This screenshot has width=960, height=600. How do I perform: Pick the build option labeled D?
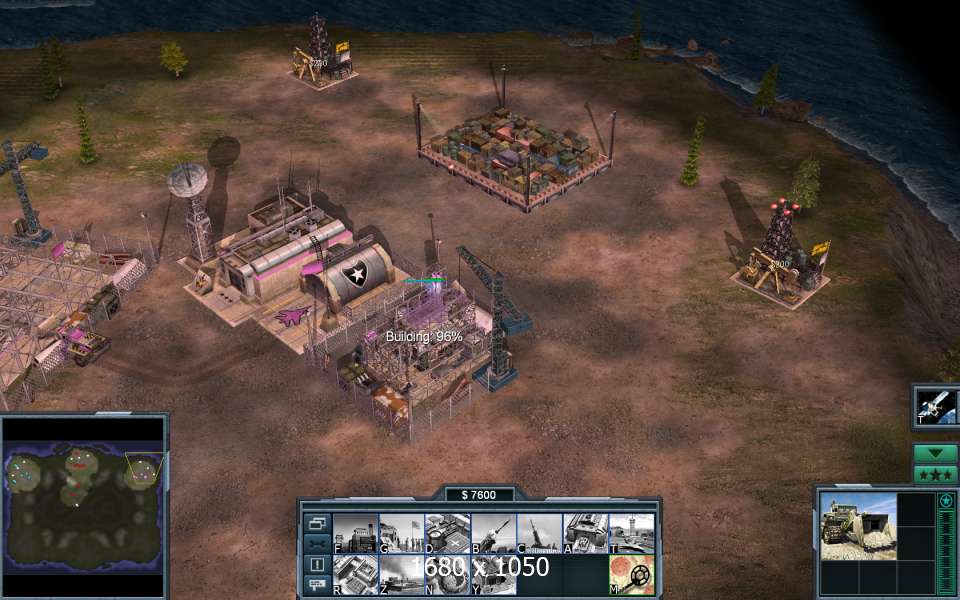(x=447, y=533)
